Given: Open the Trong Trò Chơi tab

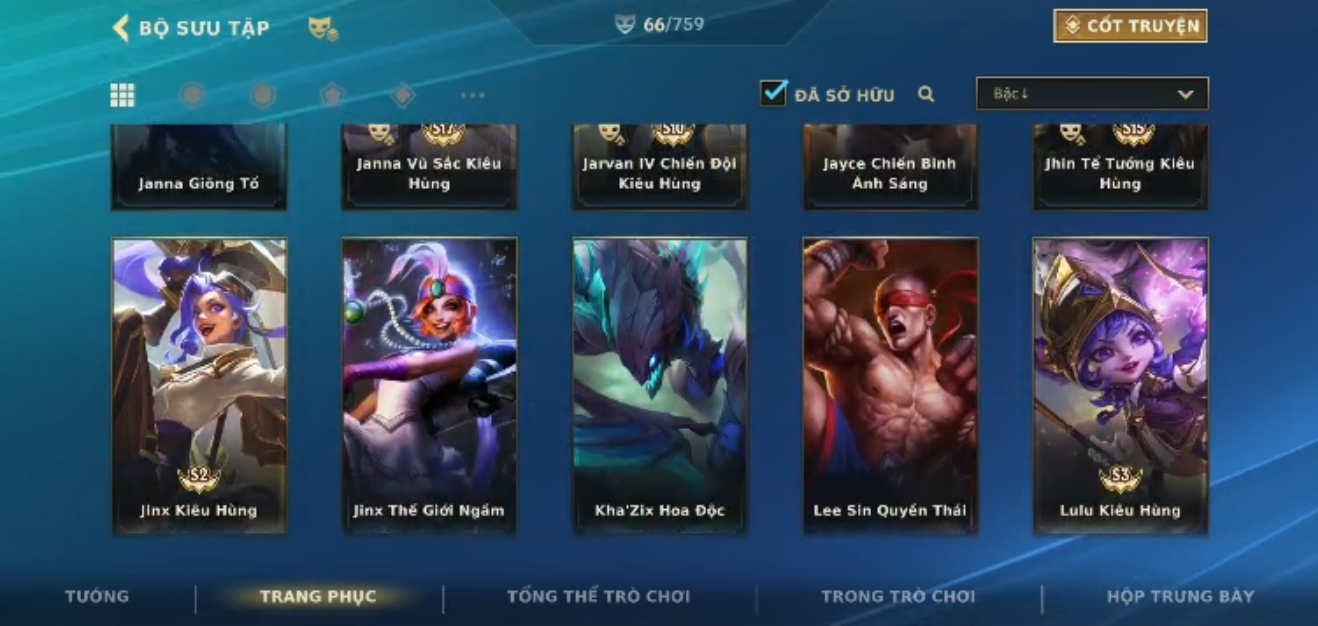Looking at the screenshot, I should (897, 597).
